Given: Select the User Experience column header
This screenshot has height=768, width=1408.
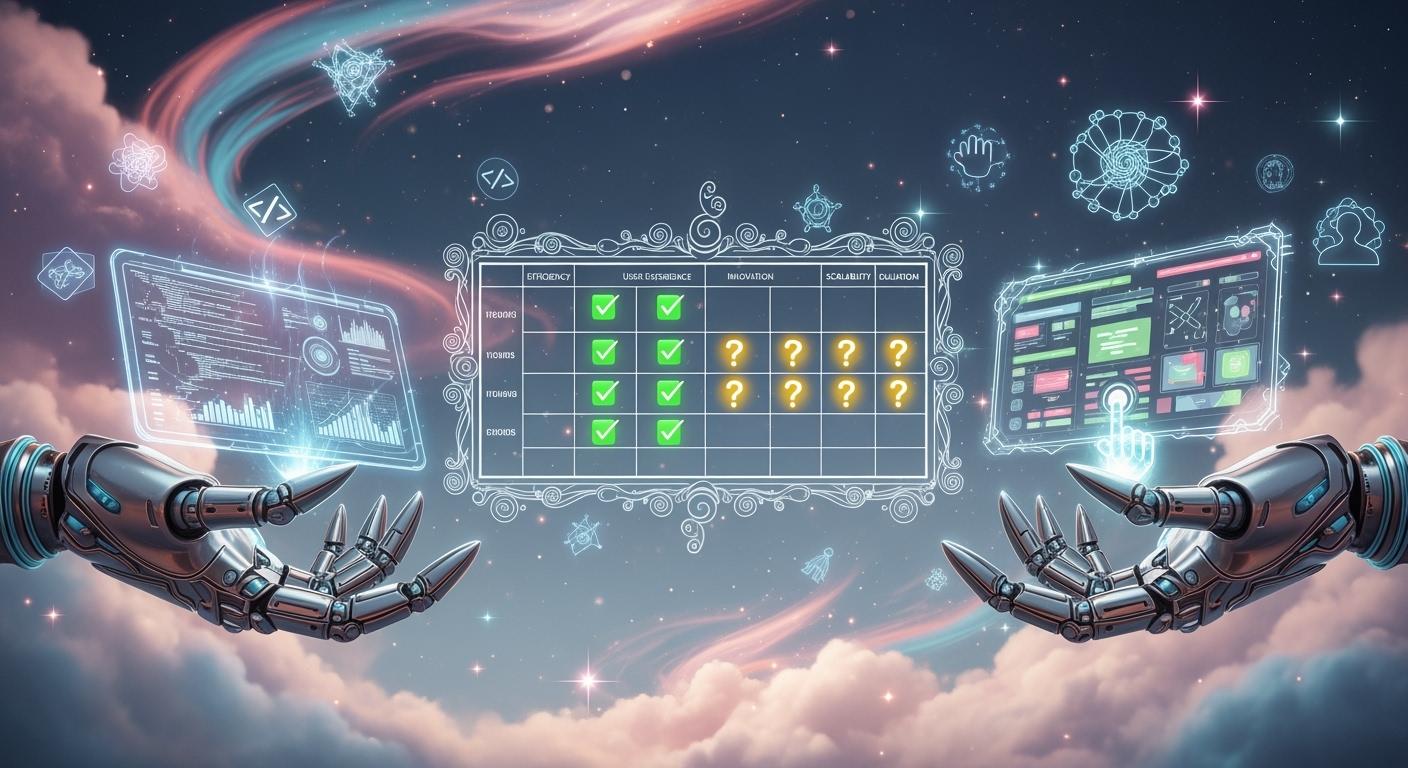Looking at the screenshot, I should pos(640,275).
